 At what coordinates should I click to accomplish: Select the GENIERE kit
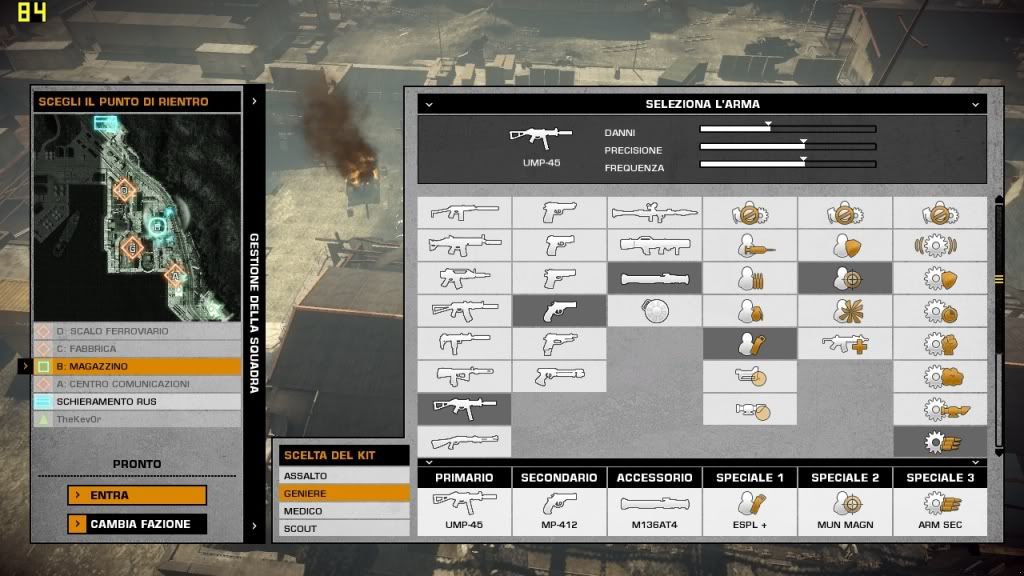[x=344, y=493]
